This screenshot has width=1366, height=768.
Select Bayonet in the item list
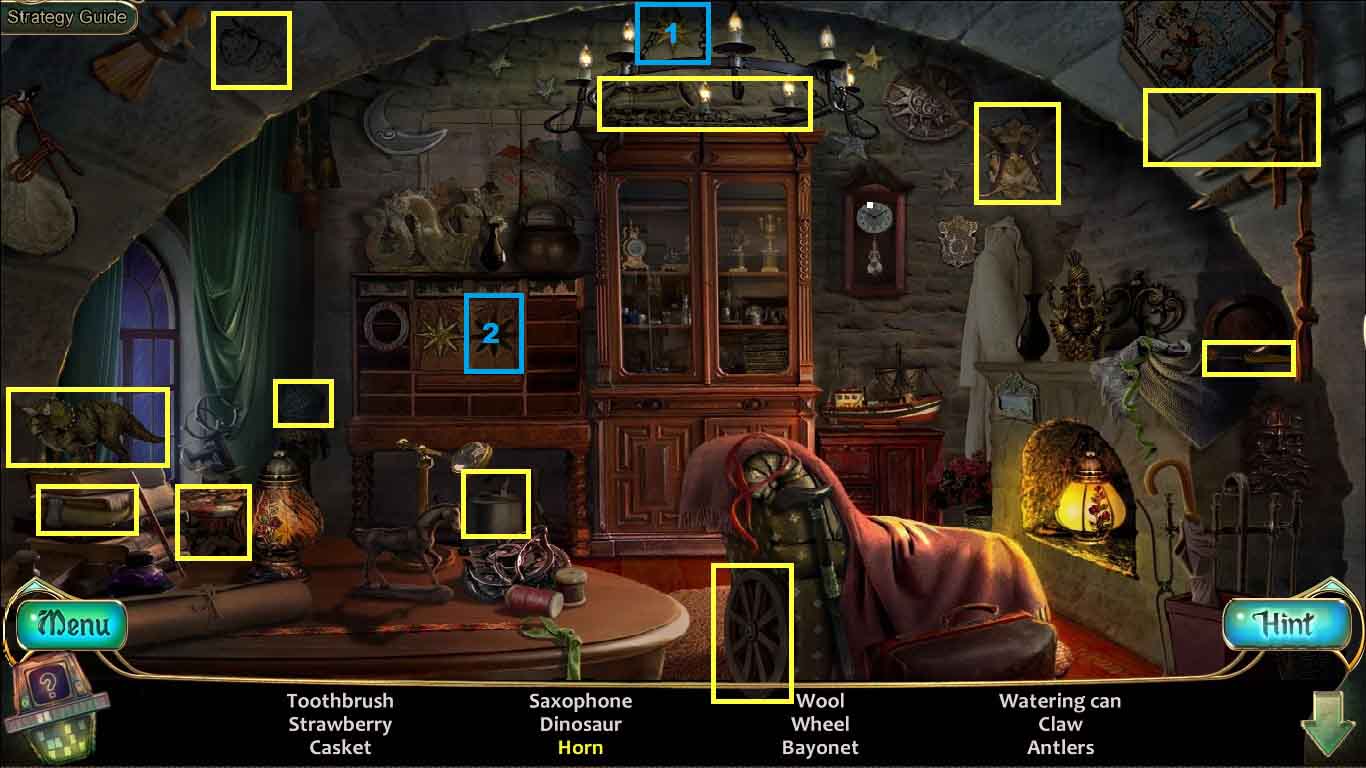pos(820,747)
